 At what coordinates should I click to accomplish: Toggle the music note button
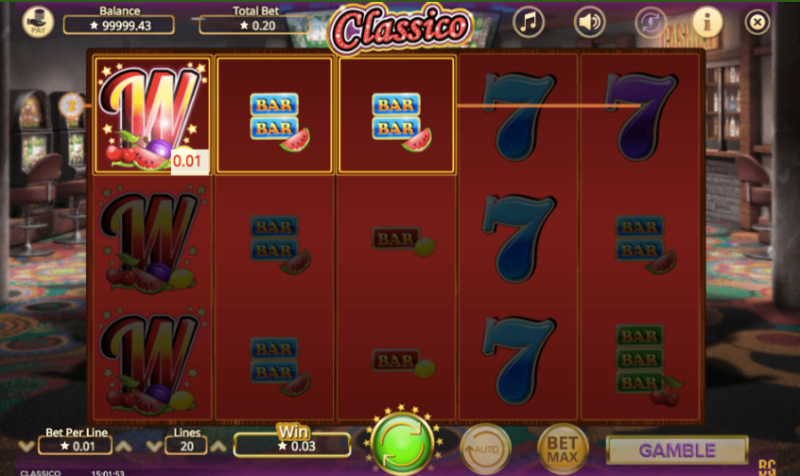(528, 21)
